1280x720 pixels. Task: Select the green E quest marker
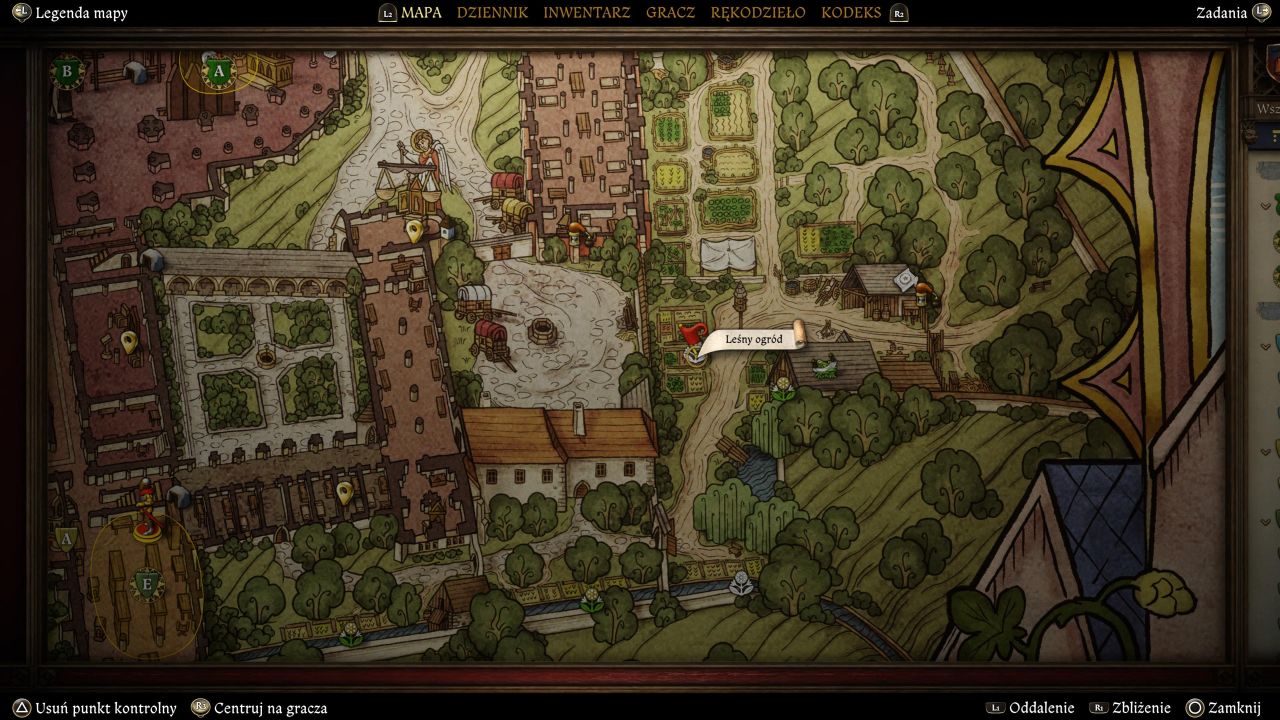147,585
